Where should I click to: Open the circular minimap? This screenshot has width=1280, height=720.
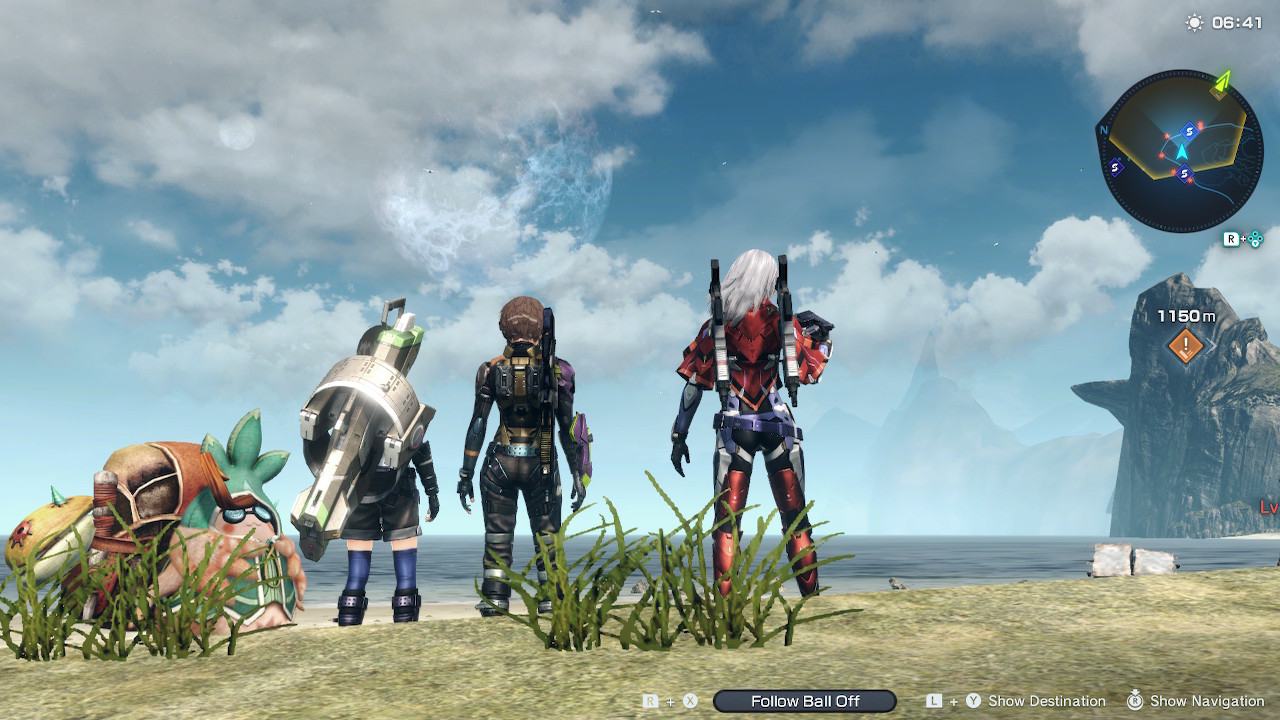click(x=1180, y=151)
